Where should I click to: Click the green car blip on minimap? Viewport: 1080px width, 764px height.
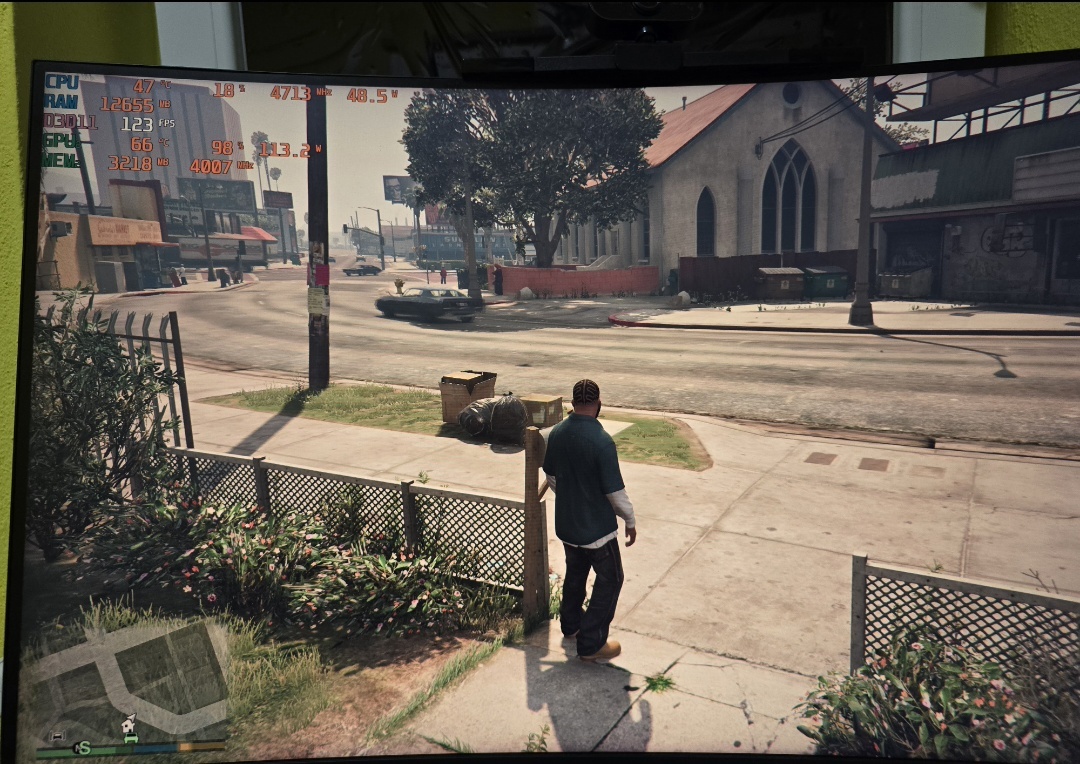click(131, 741)
